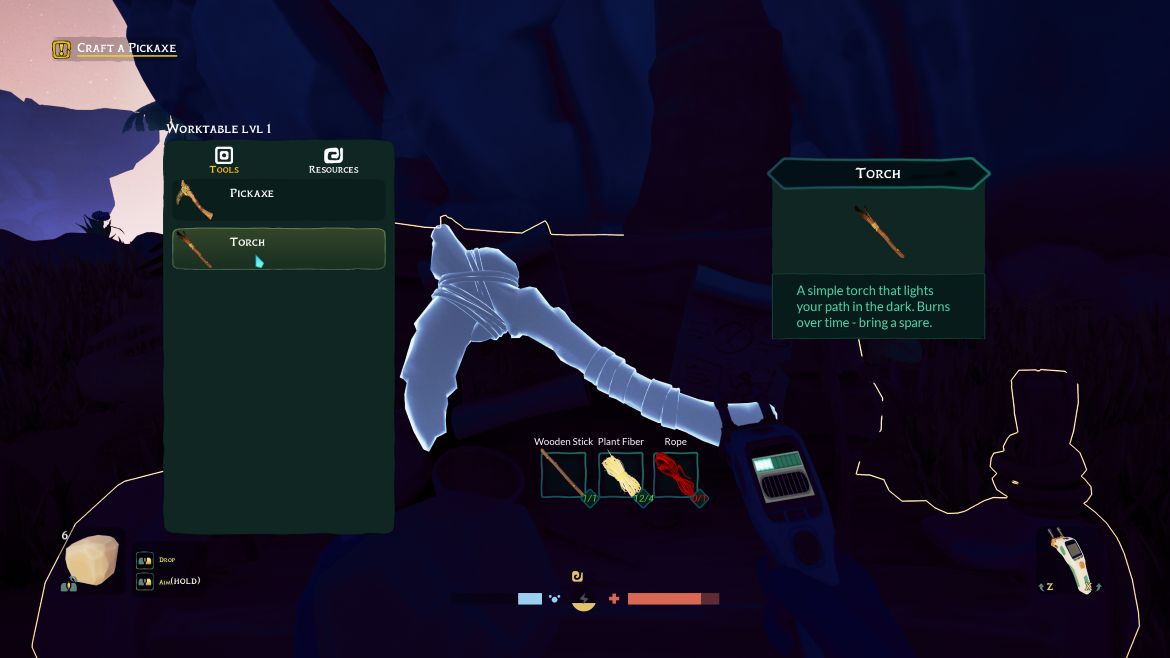Select the held stone item slot
This screenshot has height=658, width=1170.
point(92,561)
